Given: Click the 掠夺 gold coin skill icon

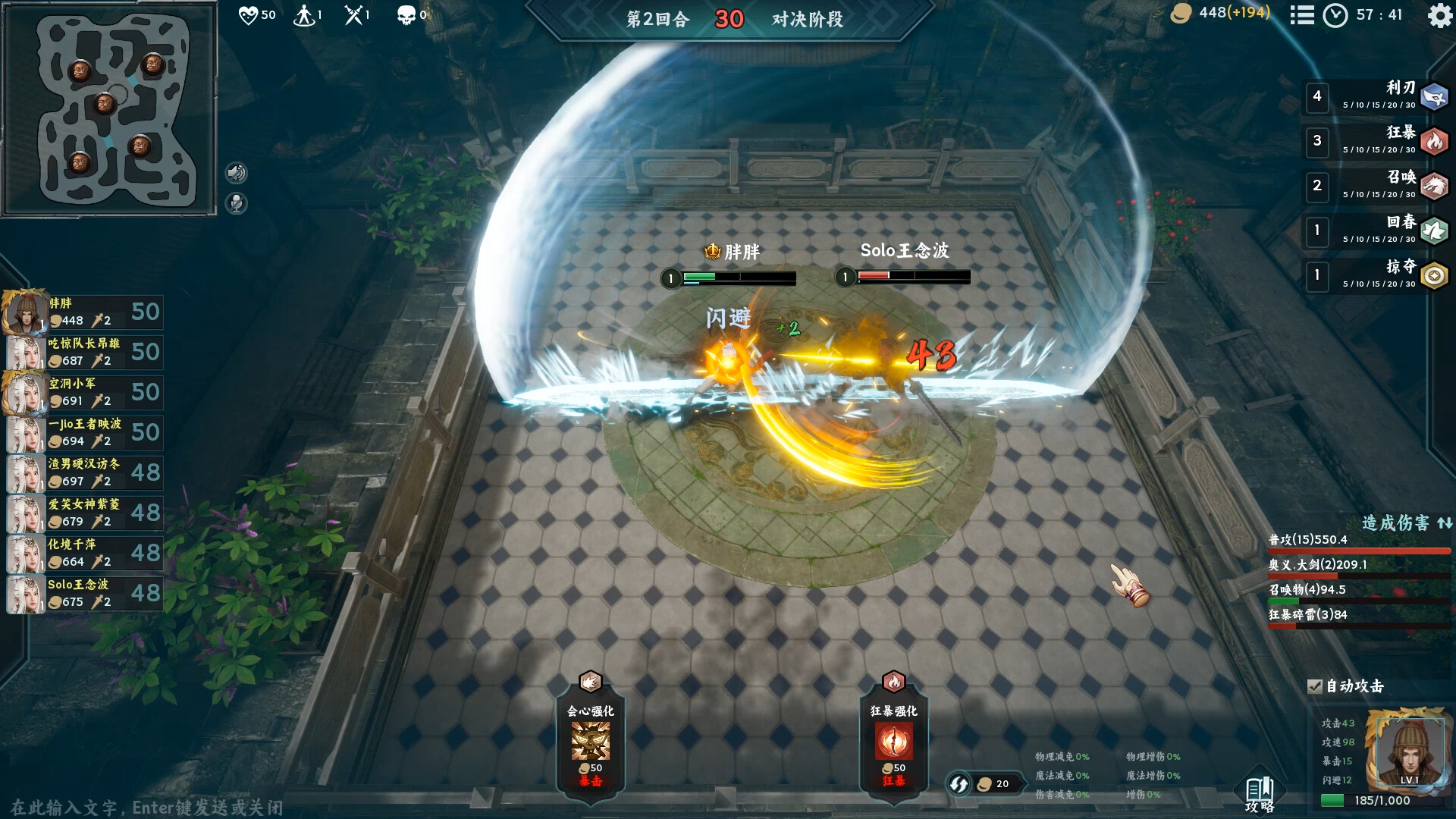Looking at the screenshot, I should [1433, 276].
